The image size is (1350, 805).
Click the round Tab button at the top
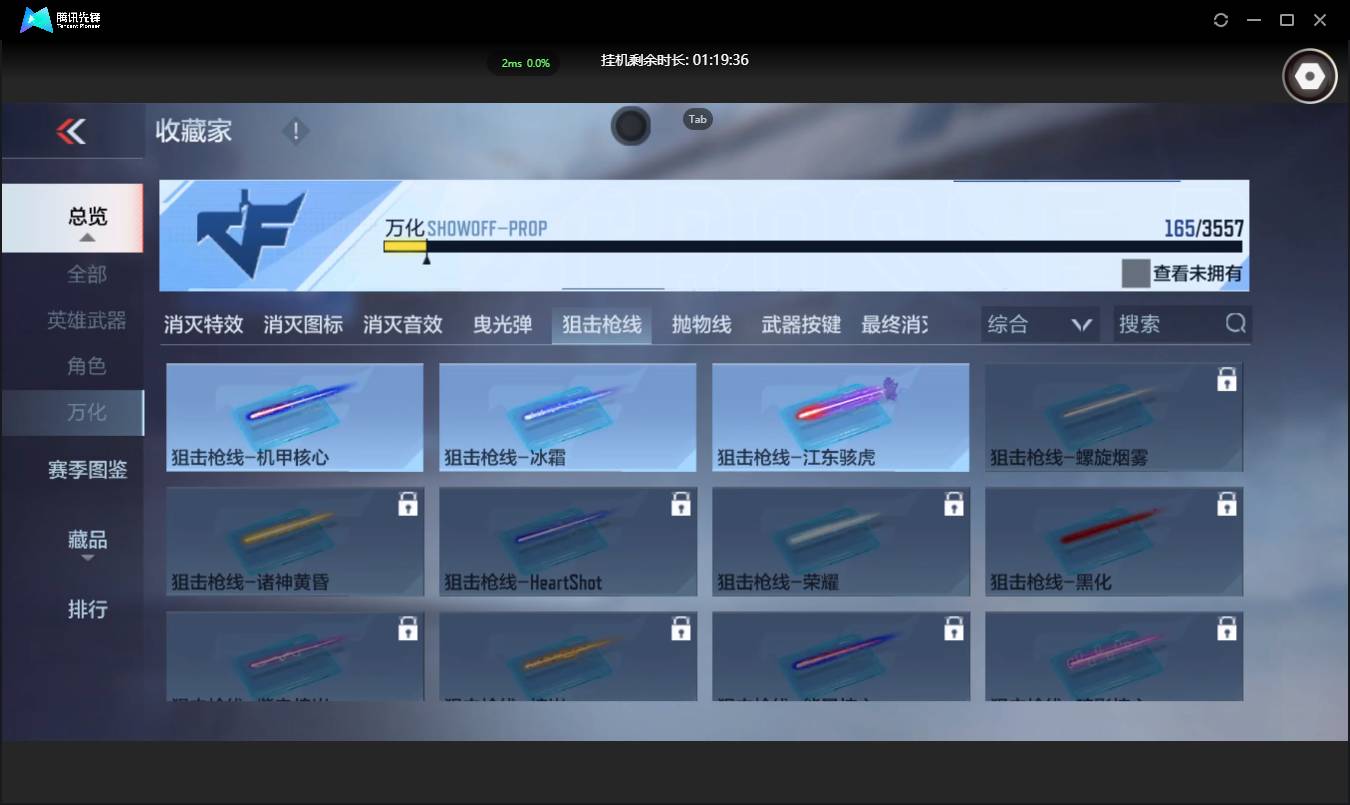631,127
